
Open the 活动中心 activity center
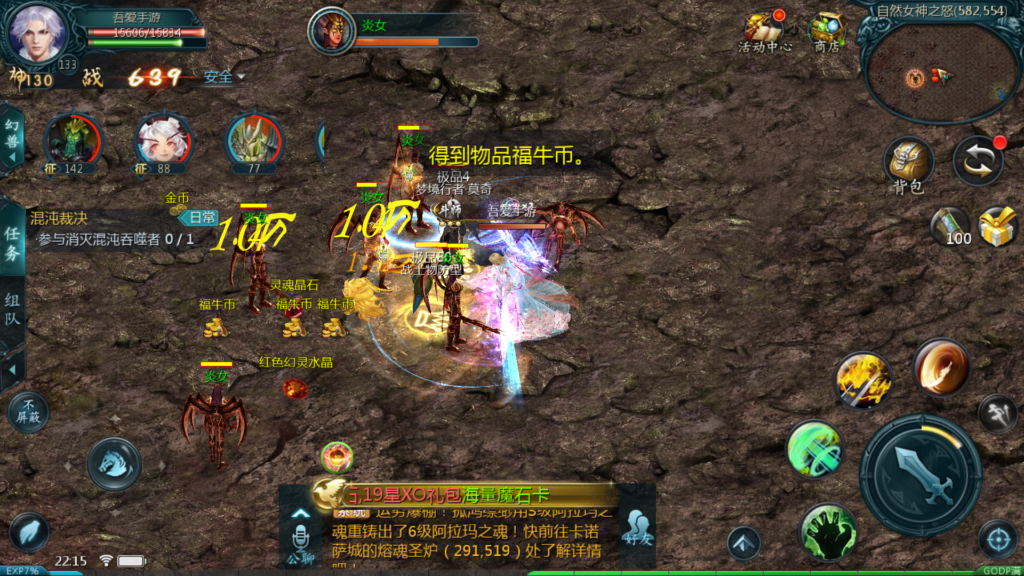pos(765,32)
